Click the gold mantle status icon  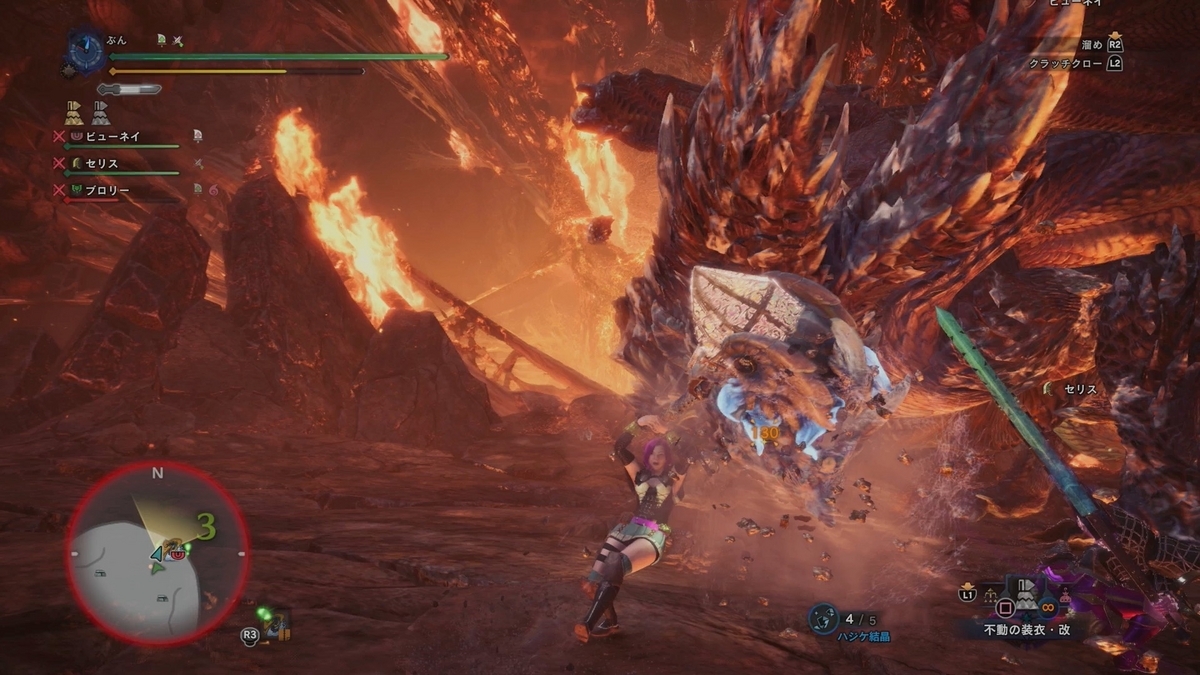(74, 112)
